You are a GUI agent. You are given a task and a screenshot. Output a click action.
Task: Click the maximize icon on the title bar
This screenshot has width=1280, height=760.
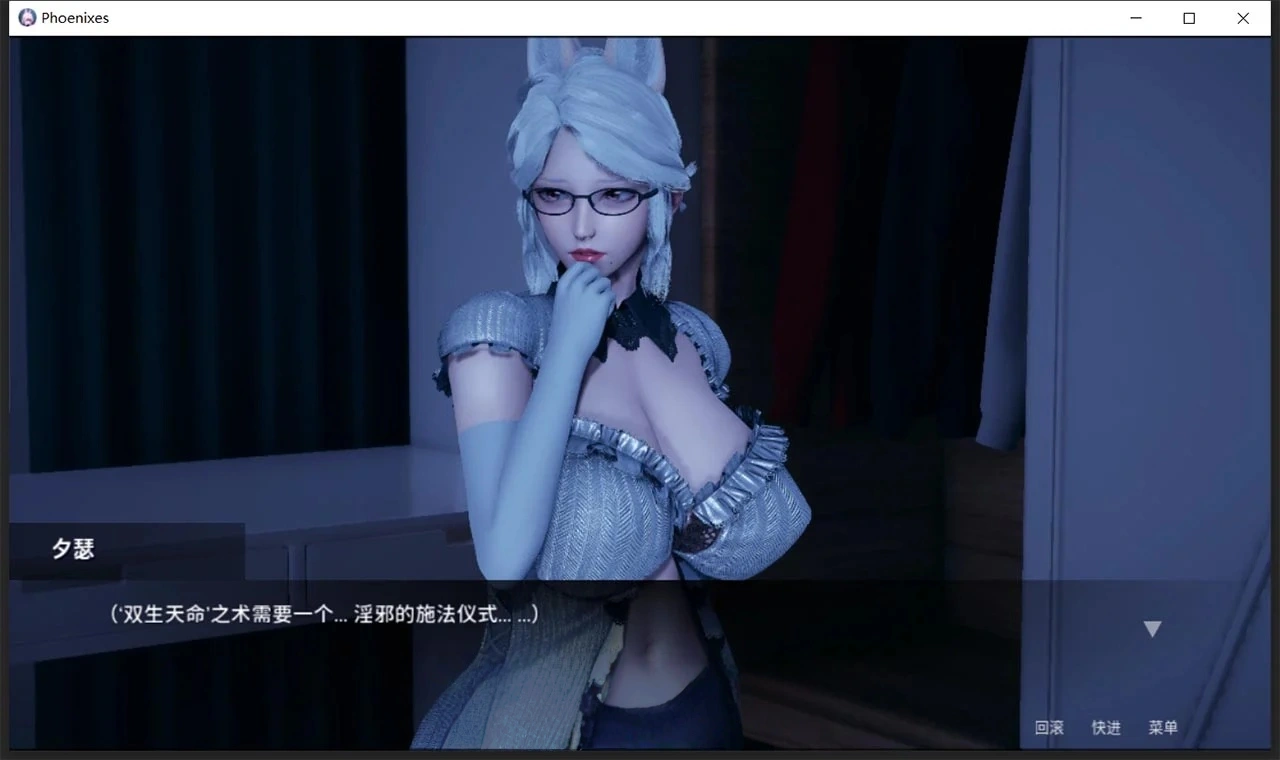[x=1189, y=18]
